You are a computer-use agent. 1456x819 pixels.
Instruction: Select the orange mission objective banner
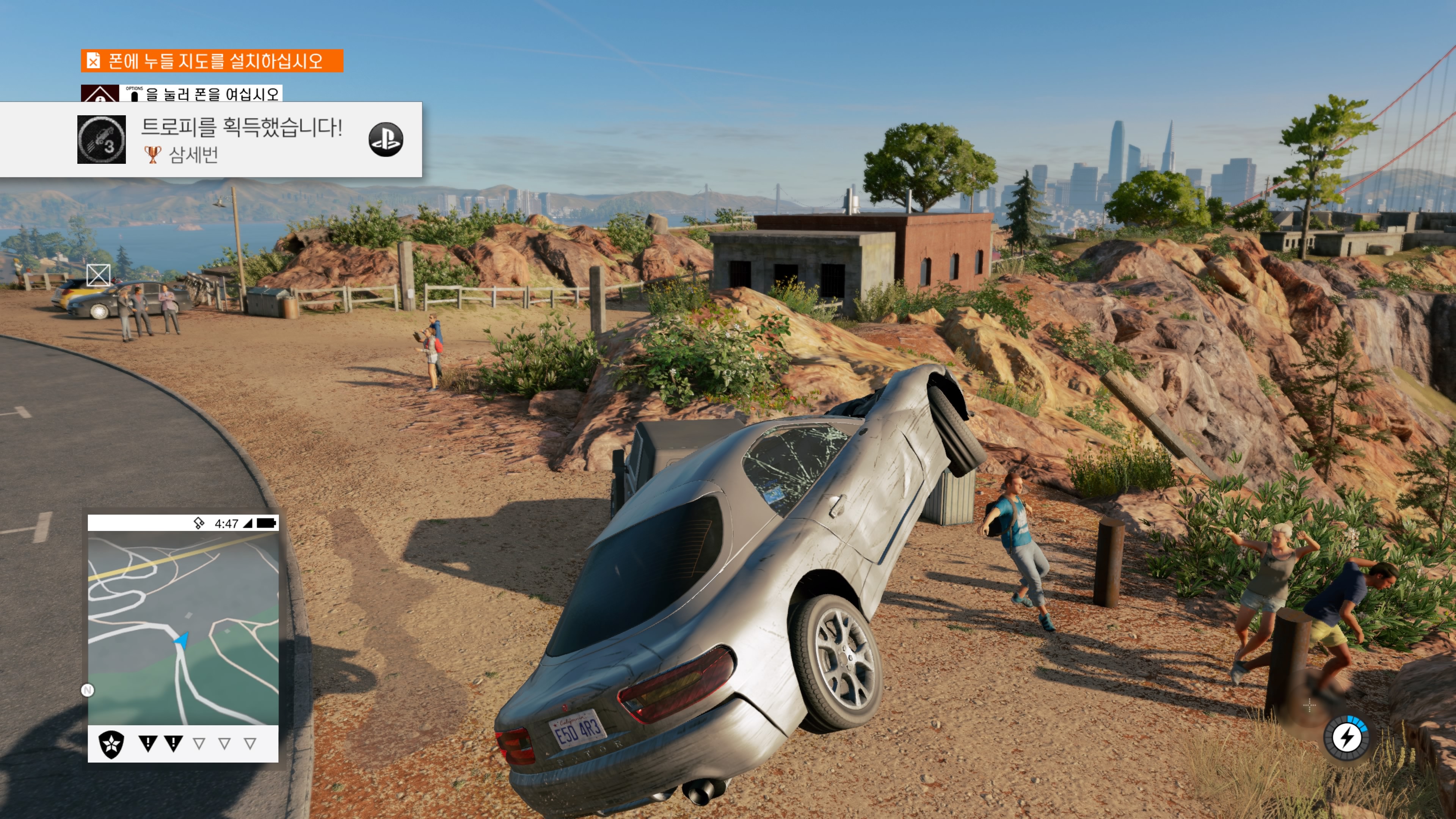click(212, 61)
